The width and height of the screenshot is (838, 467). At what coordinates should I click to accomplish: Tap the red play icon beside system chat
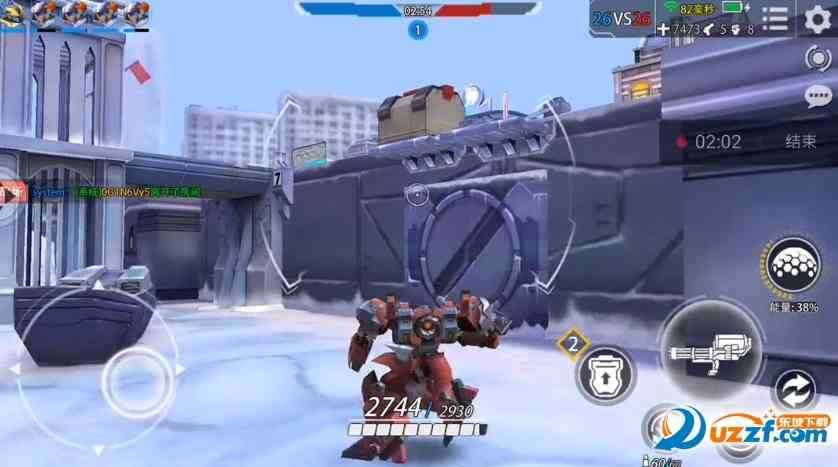[12, 192]
